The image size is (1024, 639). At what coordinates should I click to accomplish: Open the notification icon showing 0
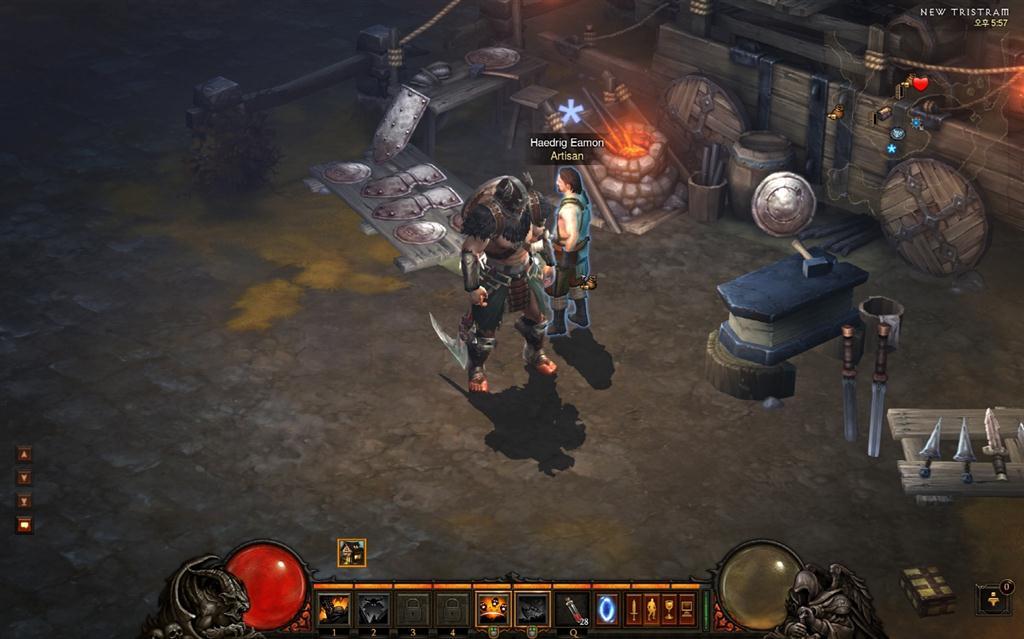(993, 599)
